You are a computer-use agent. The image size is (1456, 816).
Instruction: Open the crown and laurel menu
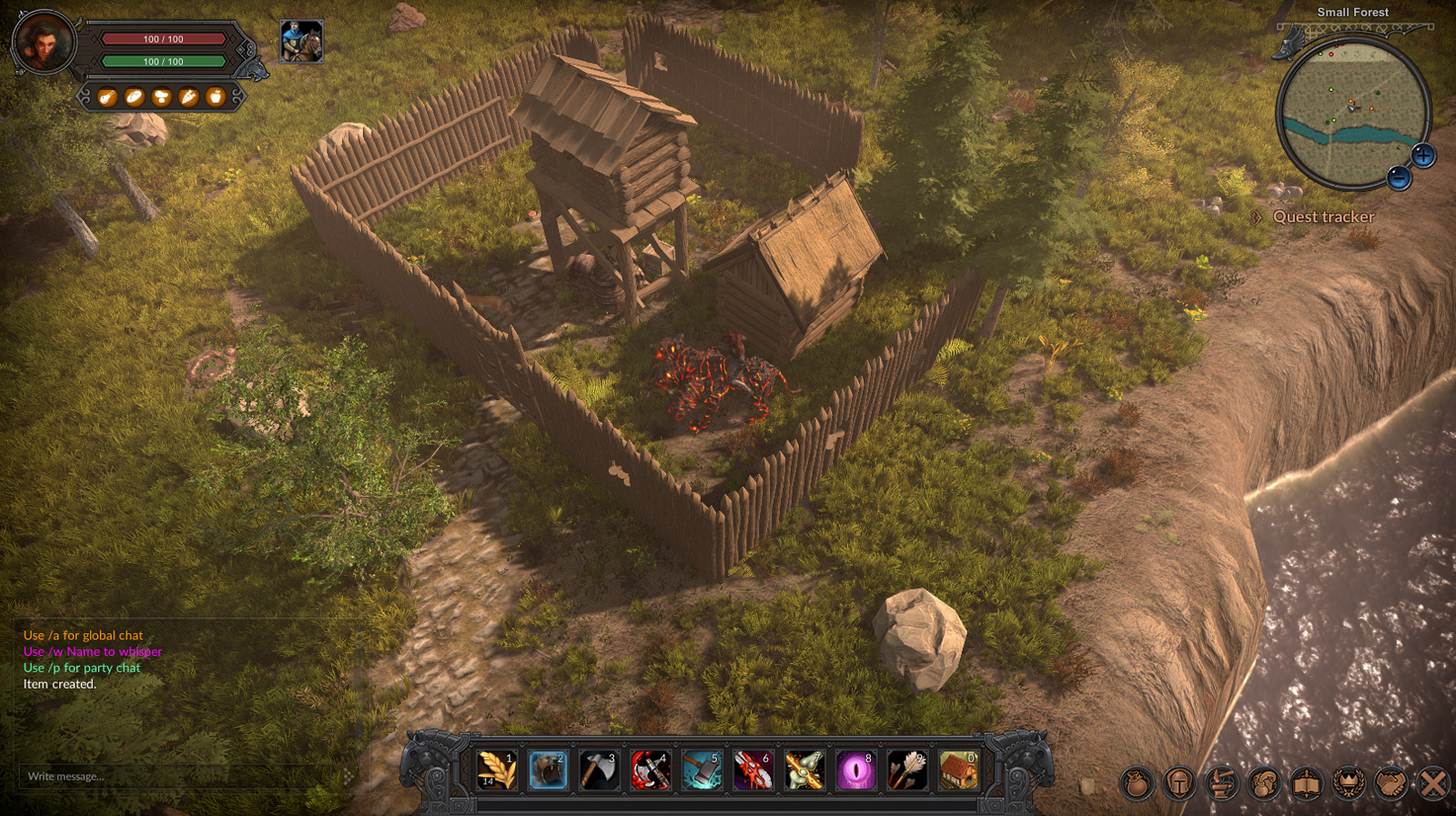click(1349, 783)
